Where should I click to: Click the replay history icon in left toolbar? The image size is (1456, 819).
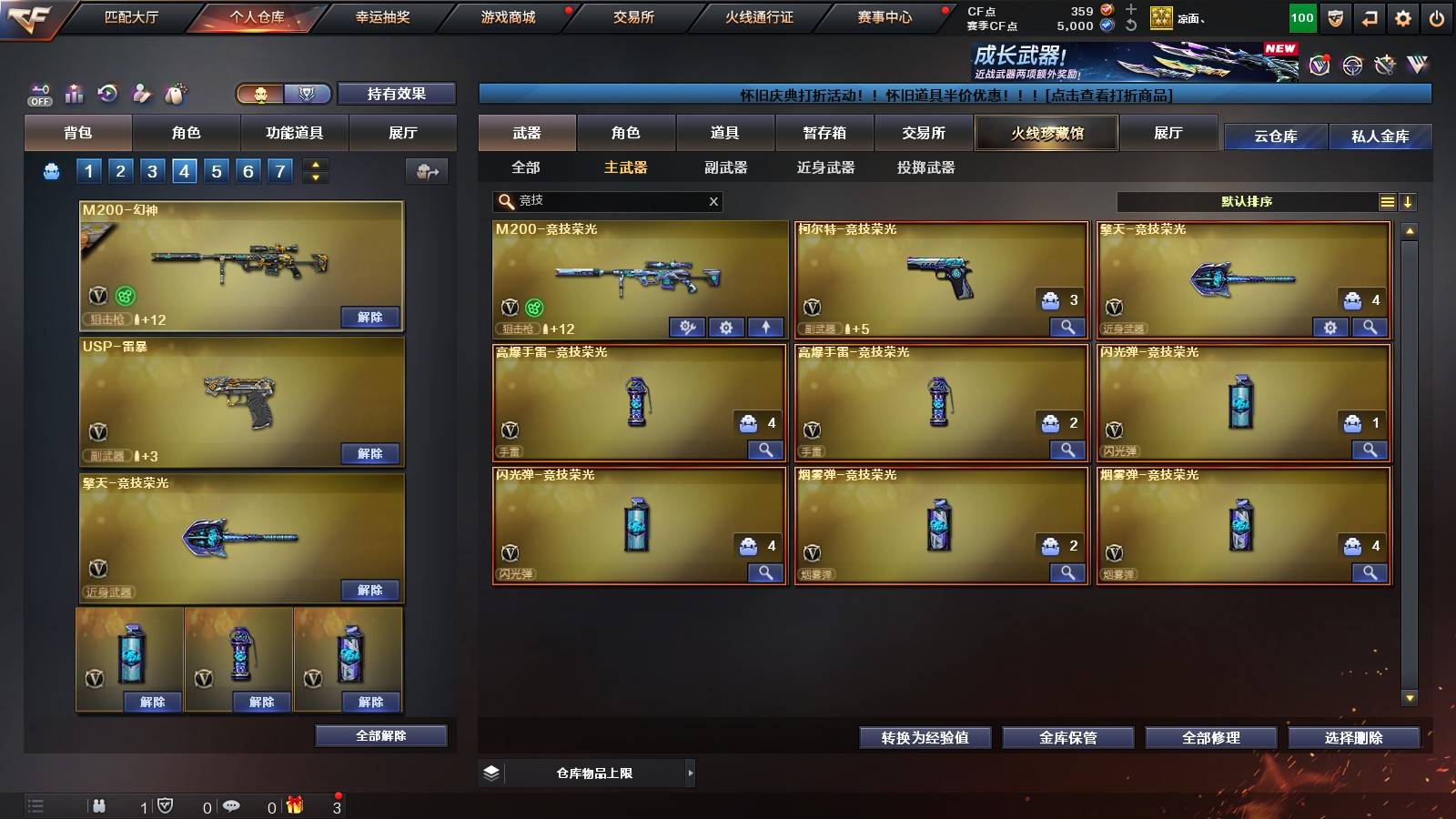(x=107, y=94)
